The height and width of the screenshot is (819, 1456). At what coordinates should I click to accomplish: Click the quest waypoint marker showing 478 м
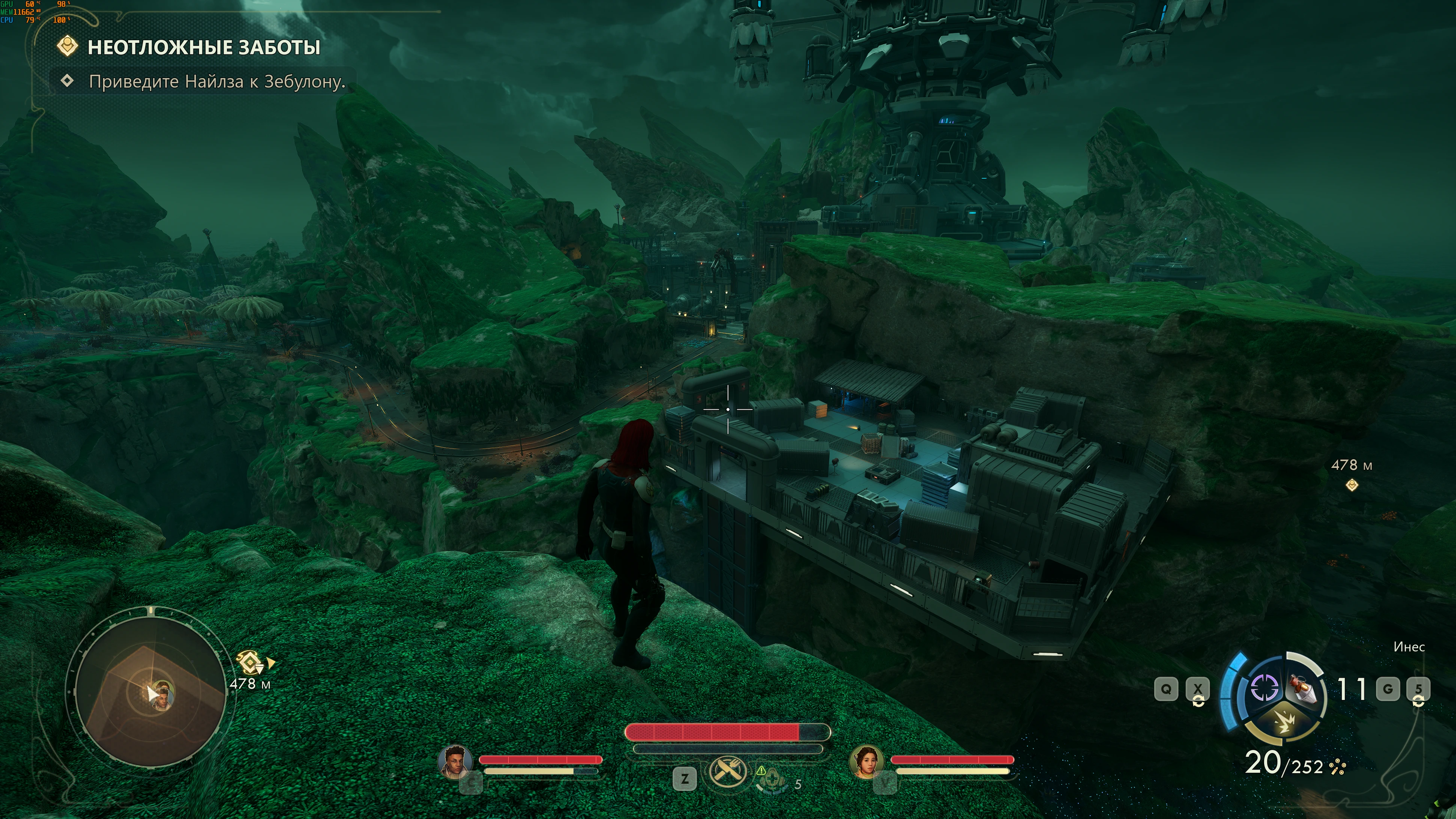pyautogui.click(x=1351, y=485)
